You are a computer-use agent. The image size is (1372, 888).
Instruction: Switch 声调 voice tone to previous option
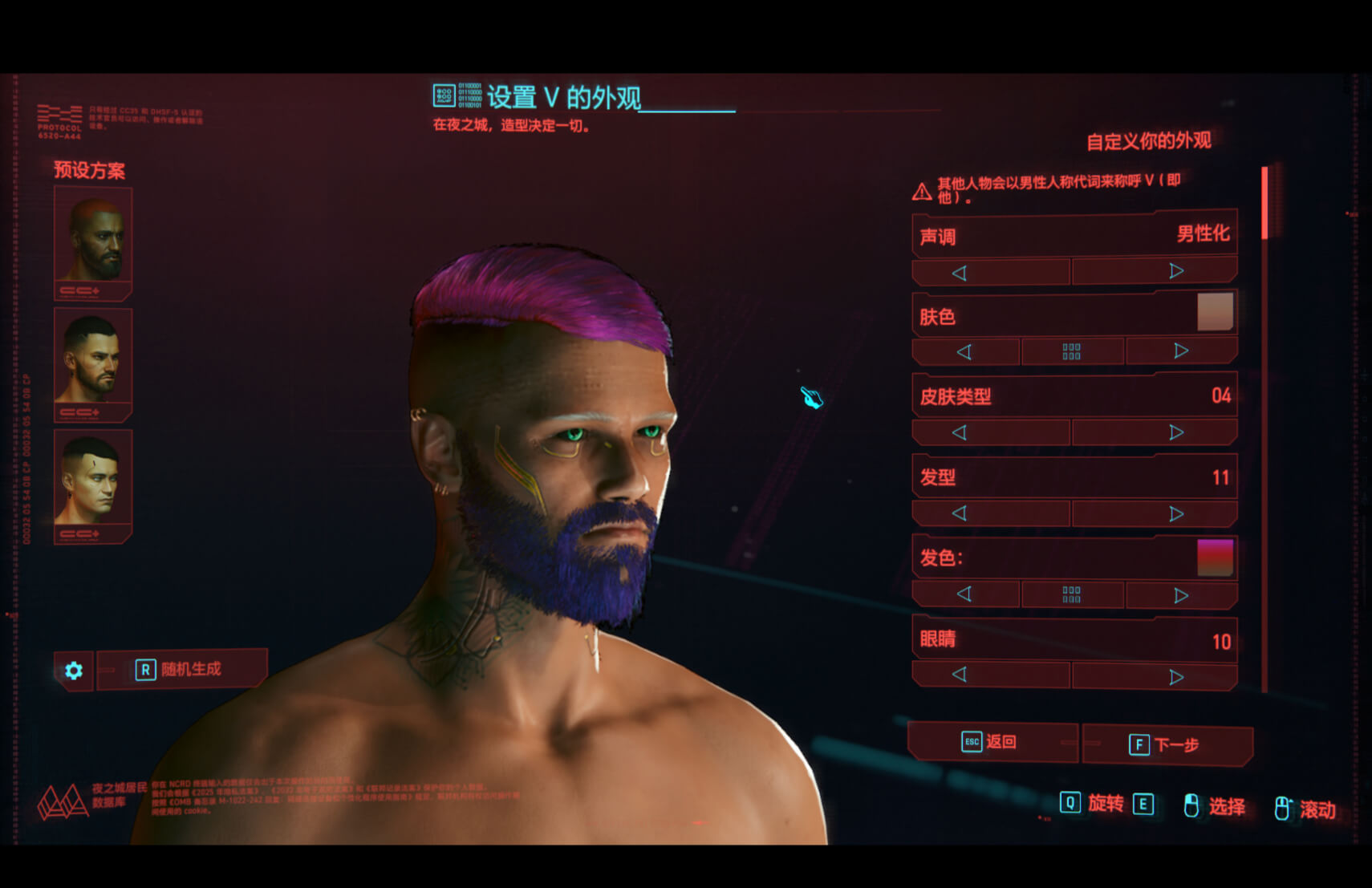(960, 273)
